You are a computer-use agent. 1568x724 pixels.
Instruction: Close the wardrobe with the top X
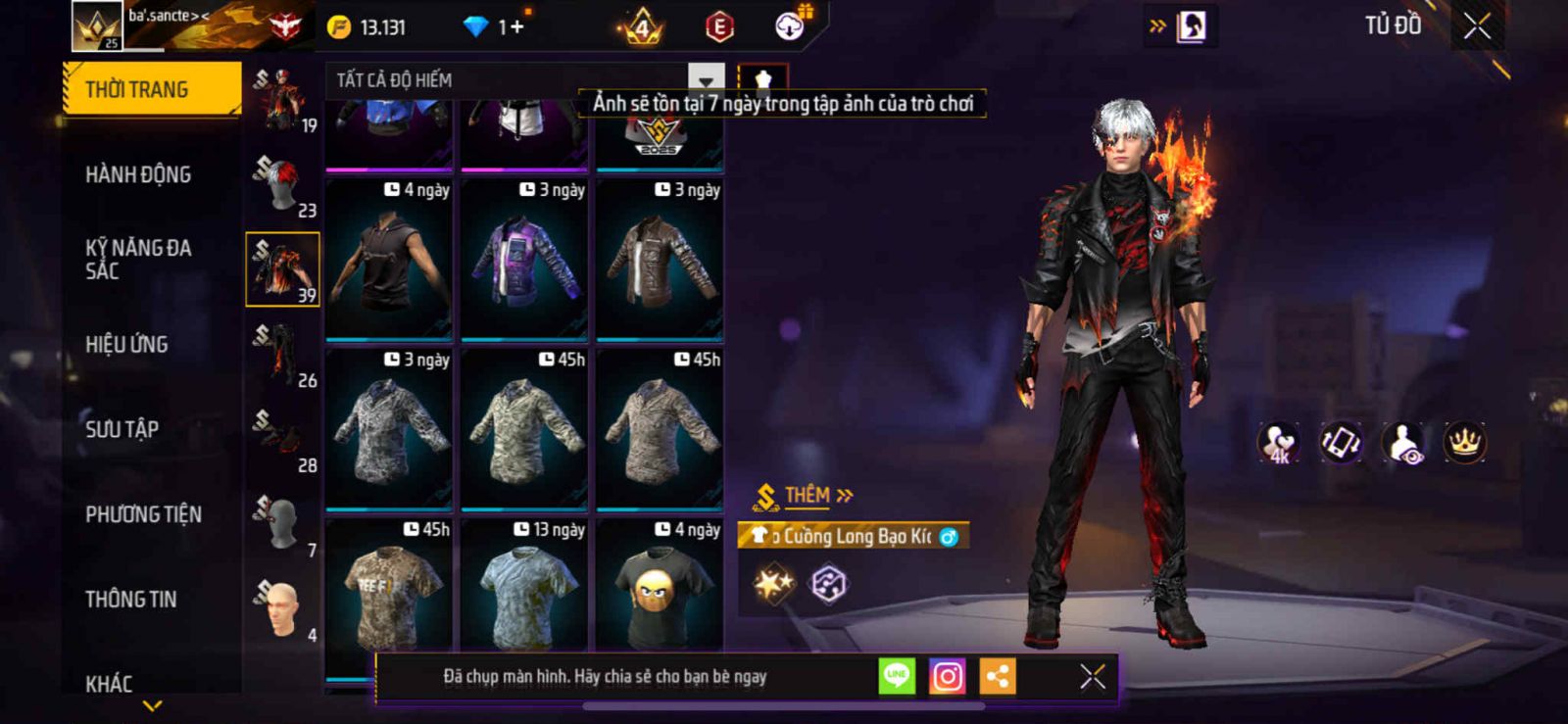pos(1477,26)
